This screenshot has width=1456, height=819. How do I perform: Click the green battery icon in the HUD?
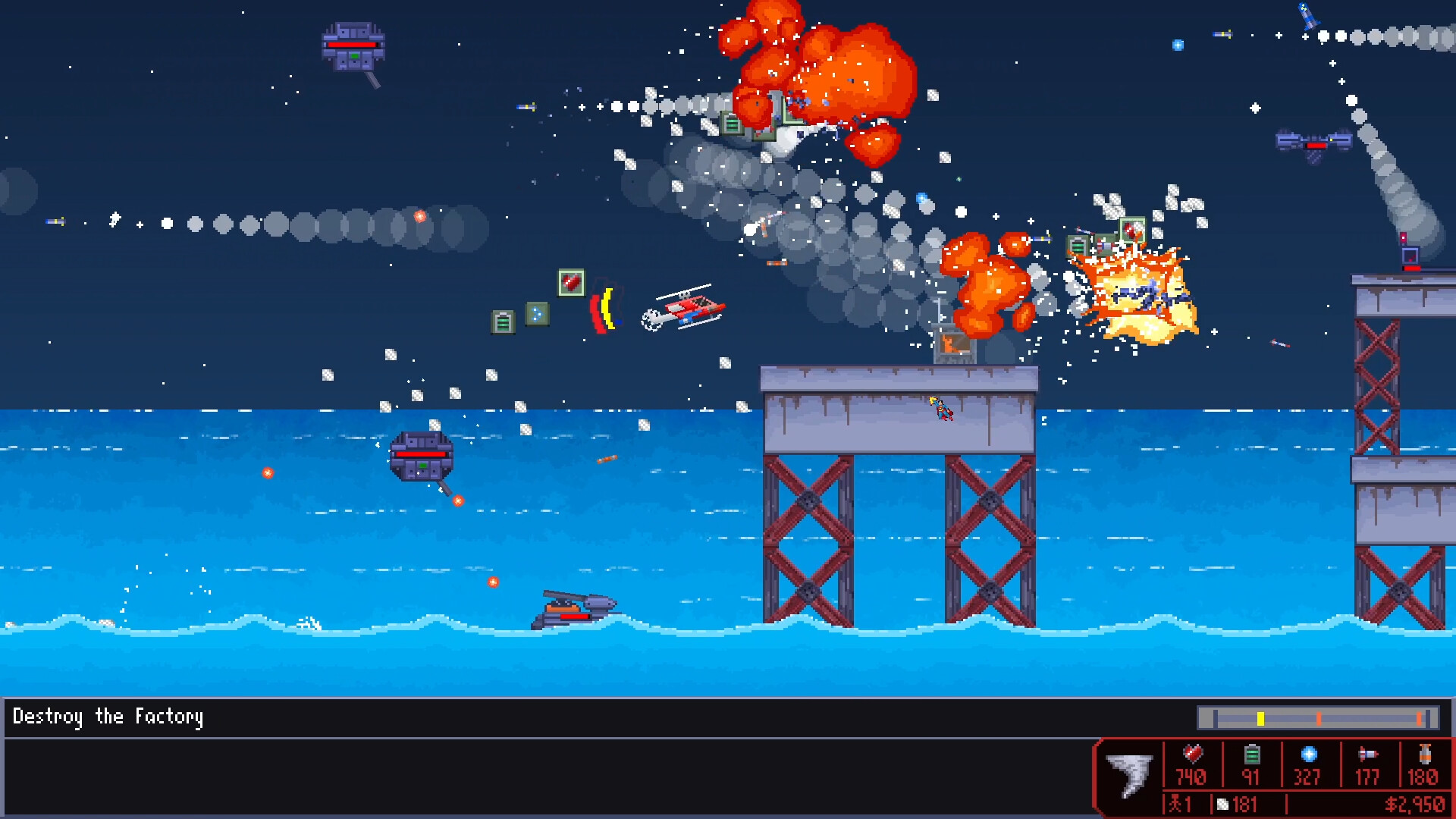[x=1252, y=754]
